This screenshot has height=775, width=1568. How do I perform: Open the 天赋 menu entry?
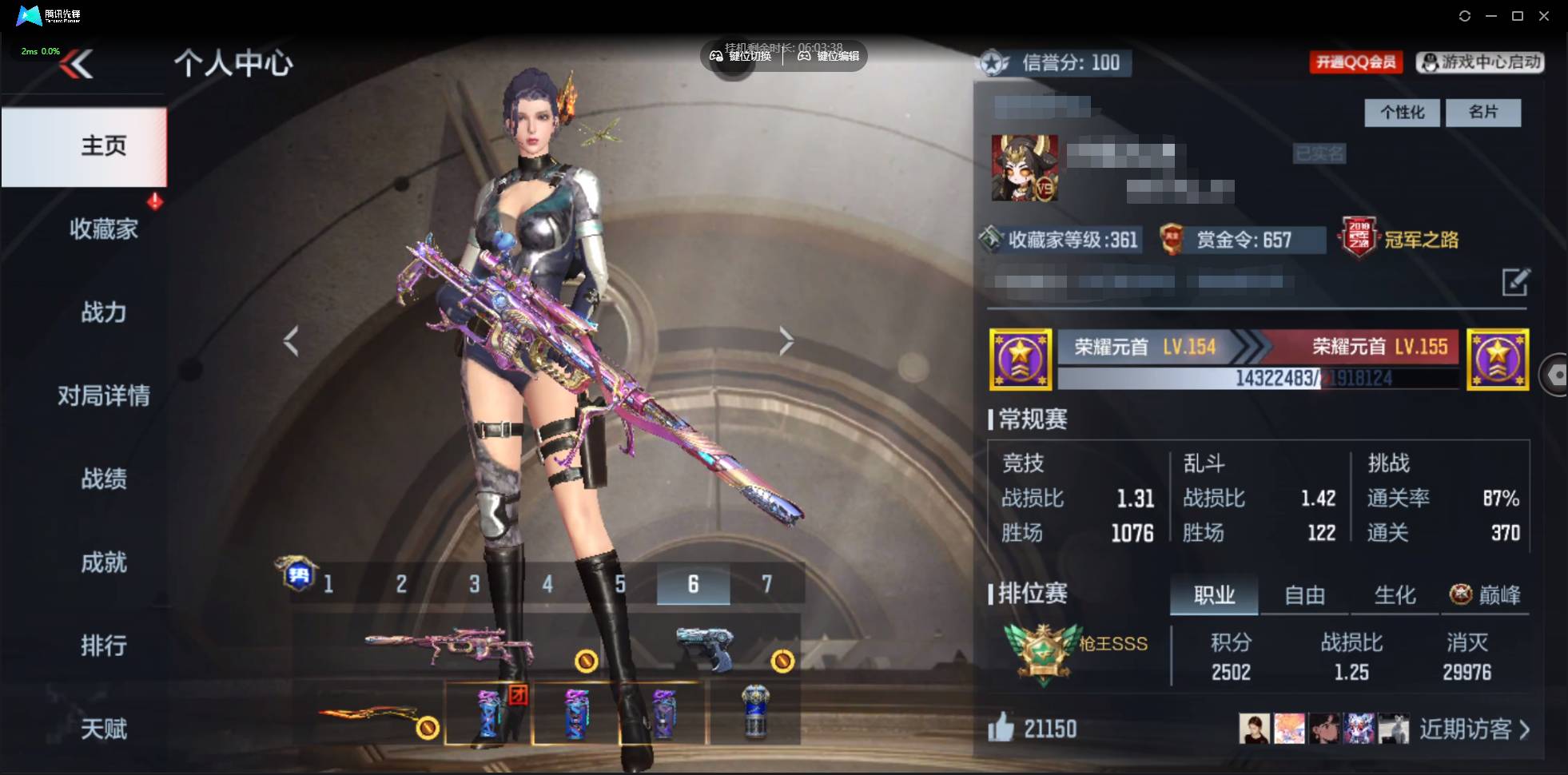pos(103,729)
